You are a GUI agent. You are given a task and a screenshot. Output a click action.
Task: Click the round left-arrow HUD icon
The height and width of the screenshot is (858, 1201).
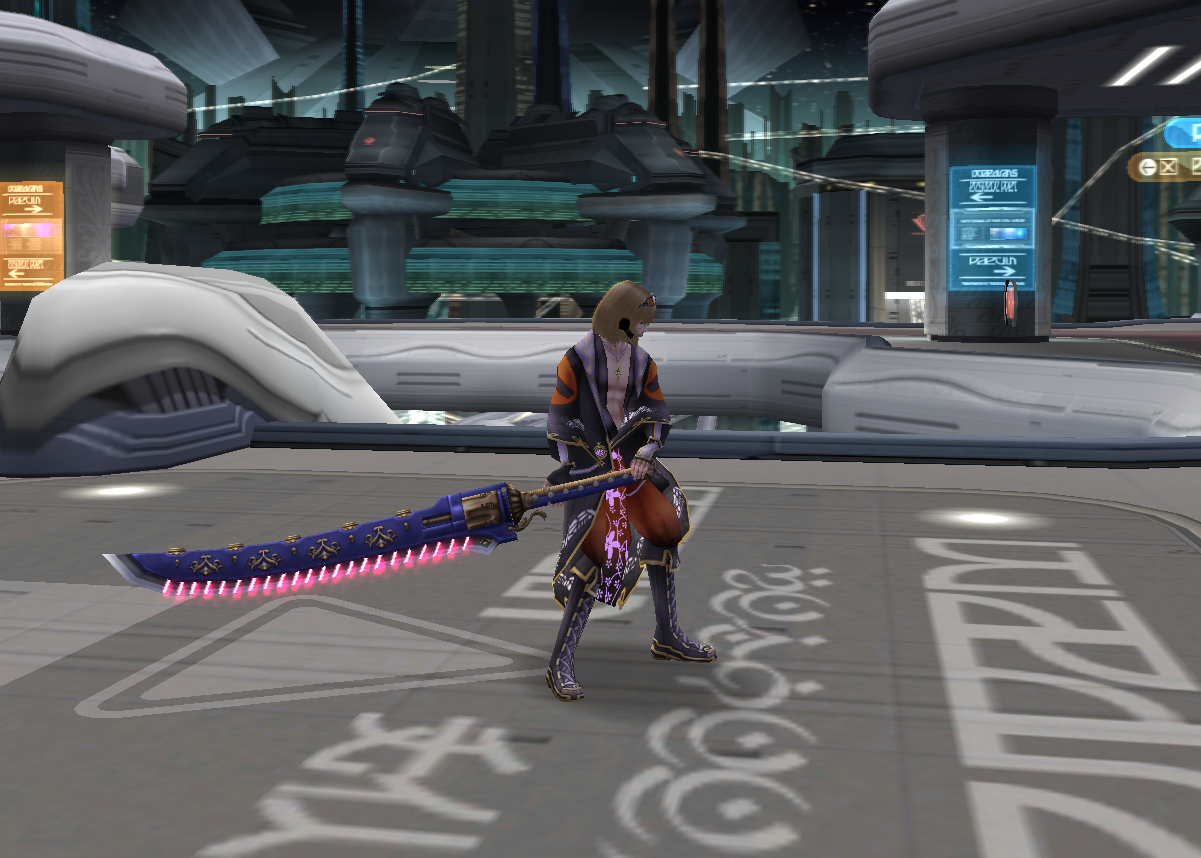click(x=1148, y=167)
